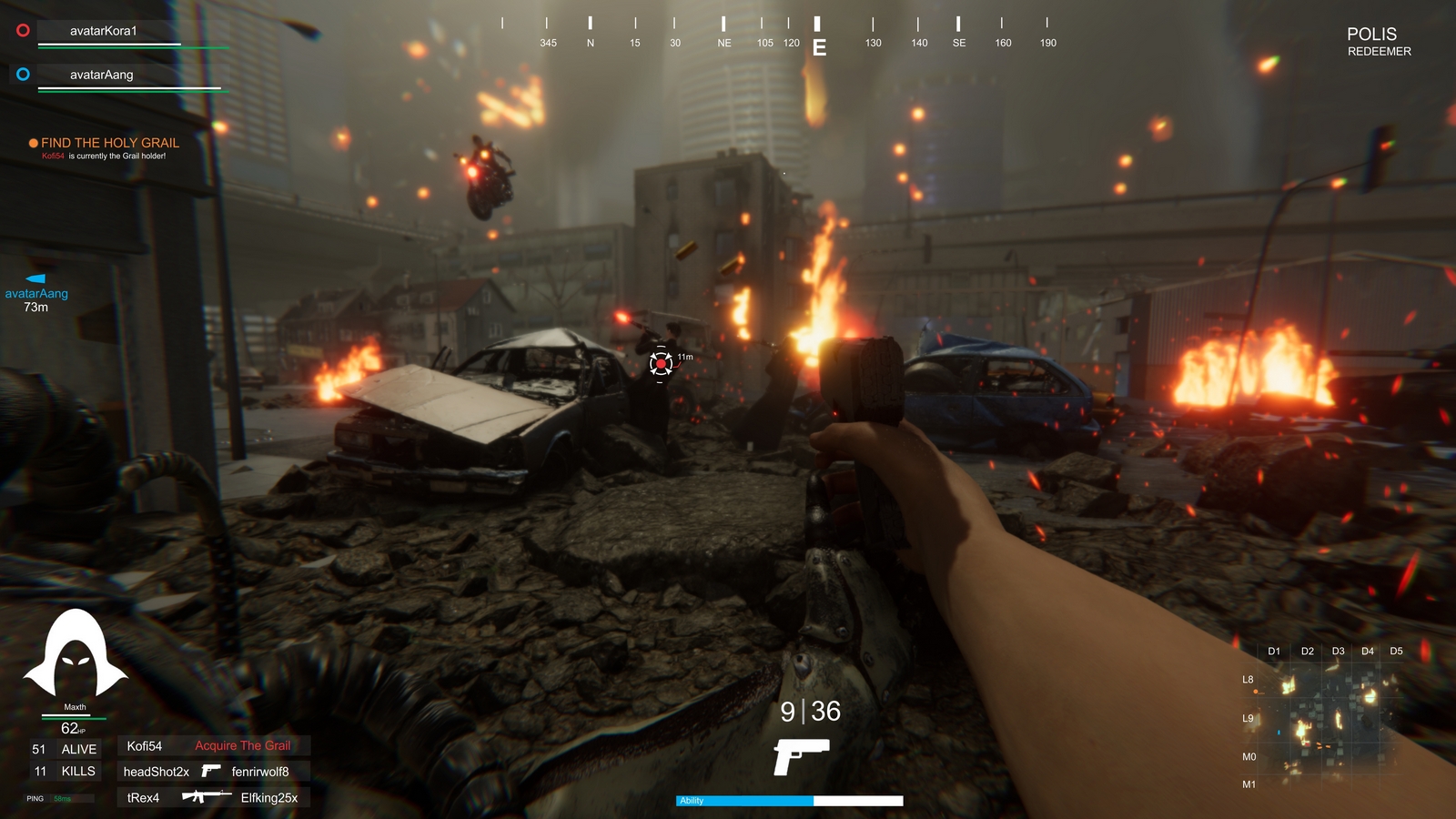
Task: Click the E heading on the compass
Action: pyautogui.click(x=819, y=47)
